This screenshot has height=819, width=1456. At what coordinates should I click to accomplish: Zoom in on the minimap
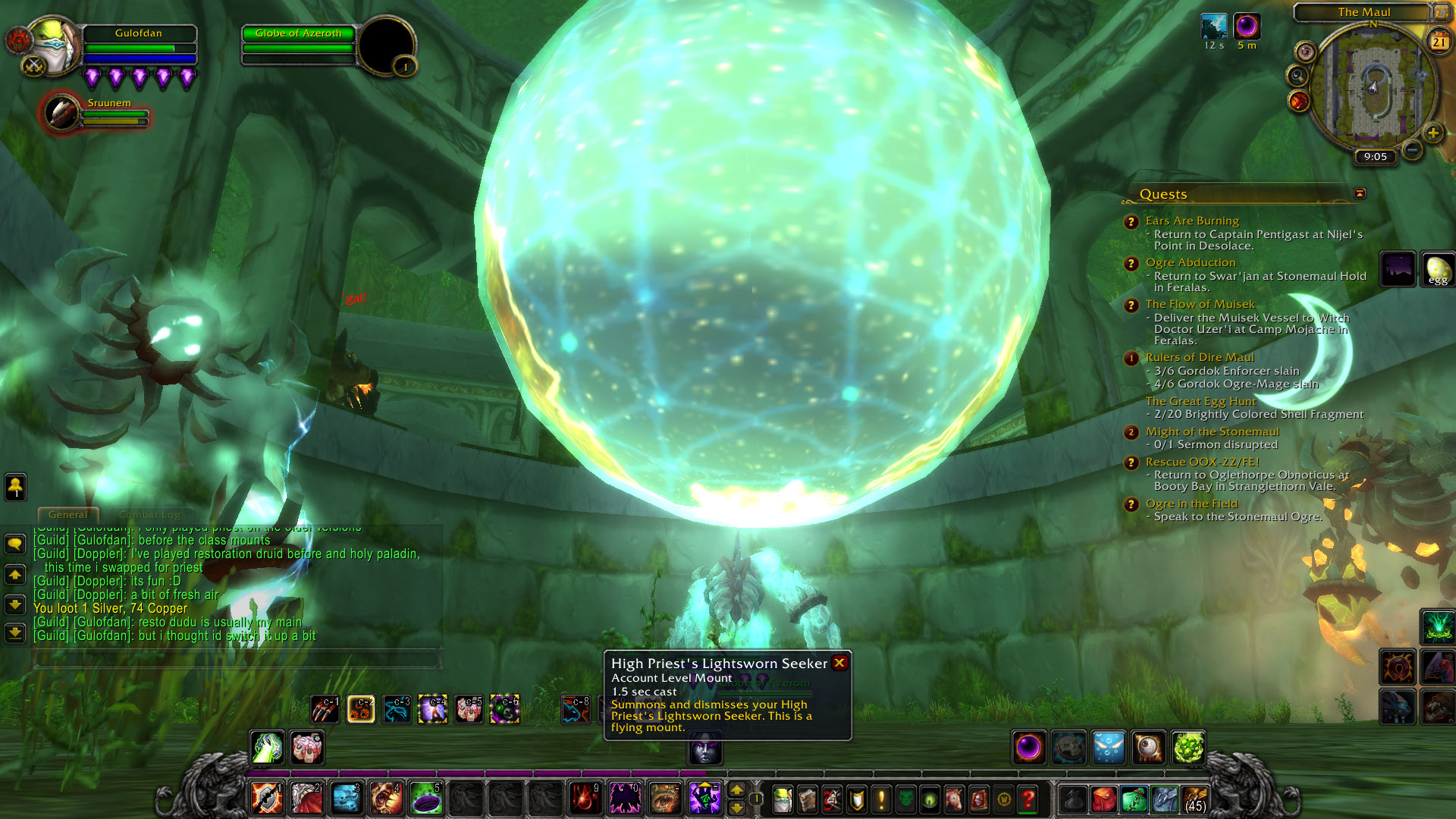click(1432, 133)
